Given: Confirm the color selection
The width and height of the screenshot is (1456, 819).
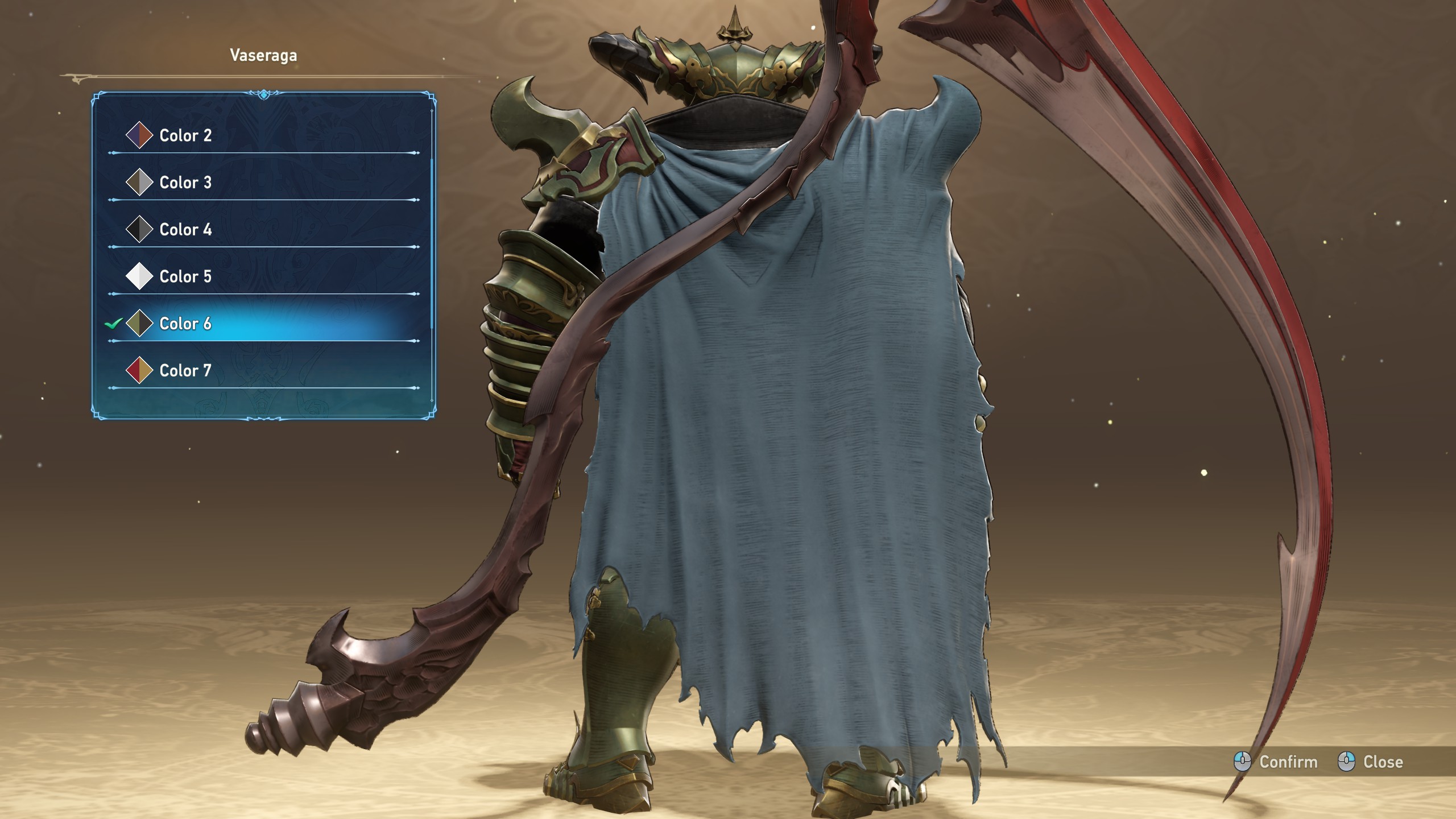Looking at the screenshot, I should [1276, 762].
